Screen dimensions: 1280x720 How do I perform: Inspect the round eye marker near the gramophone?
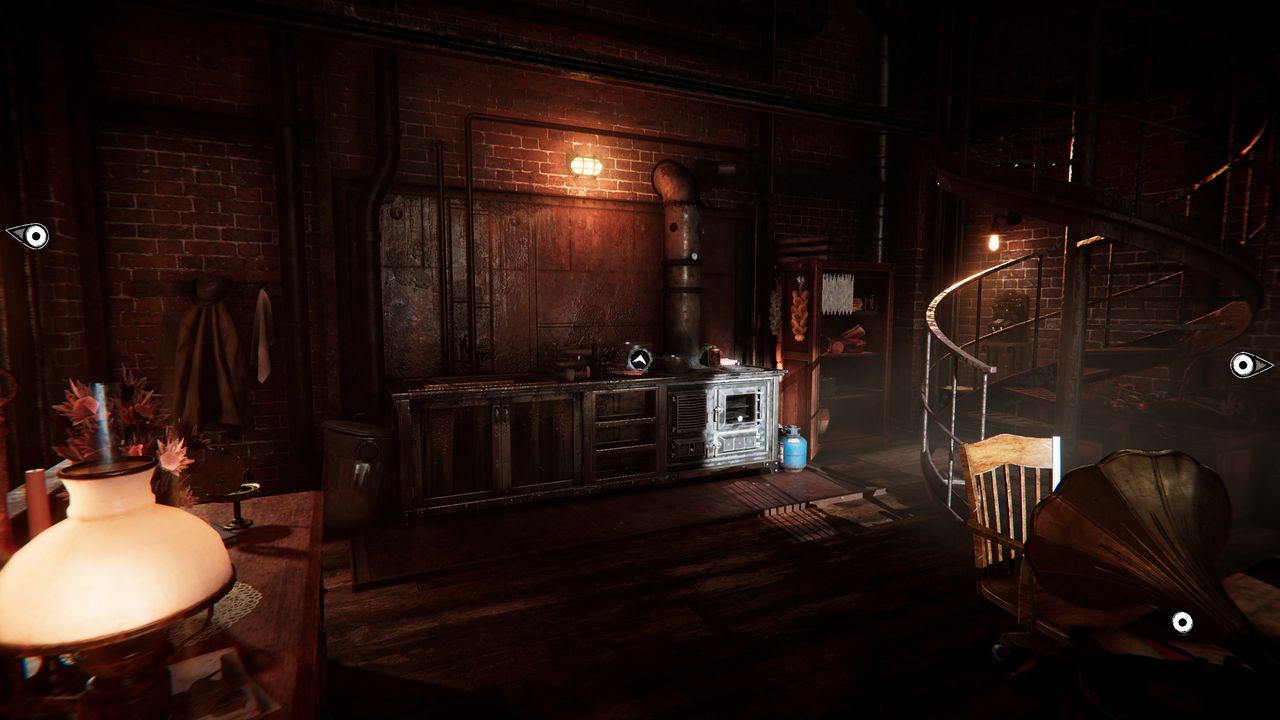(x=1182, y=623)
